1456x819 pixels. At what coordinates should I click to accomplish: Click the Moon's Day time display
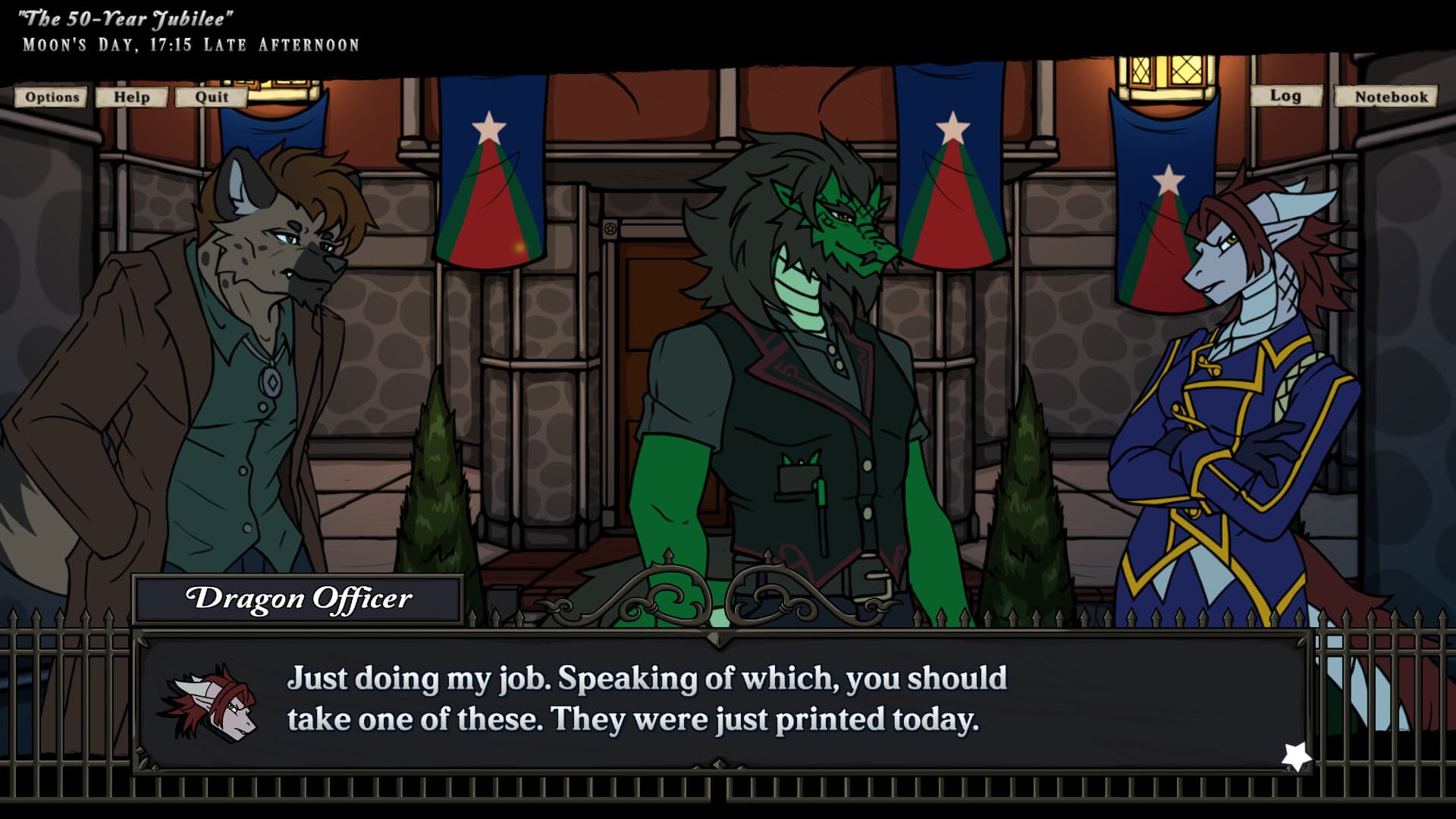coord(190,43)
